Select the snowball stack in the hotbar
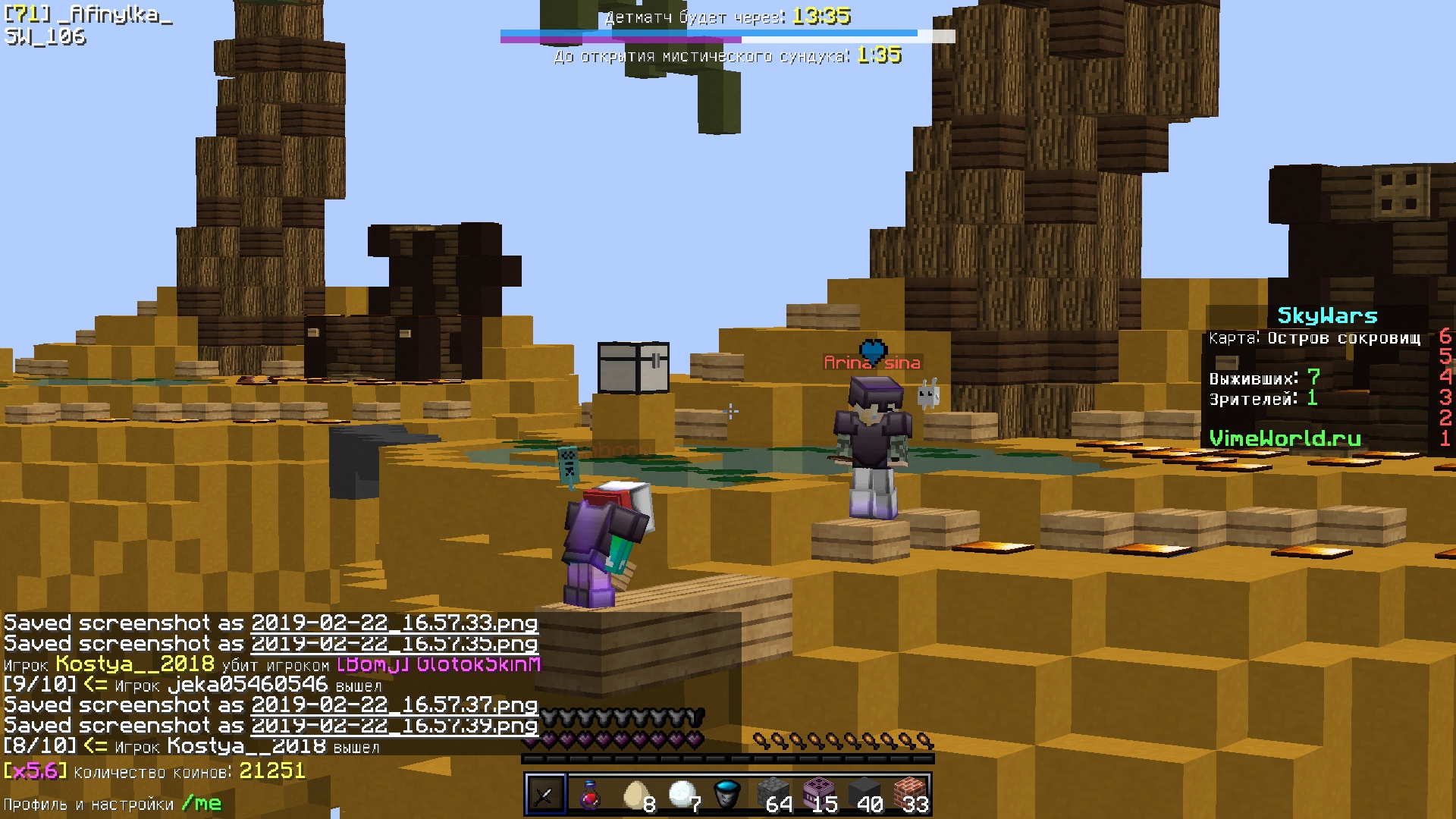Viewport: 1456px width, 819px height. coord(681,792)
